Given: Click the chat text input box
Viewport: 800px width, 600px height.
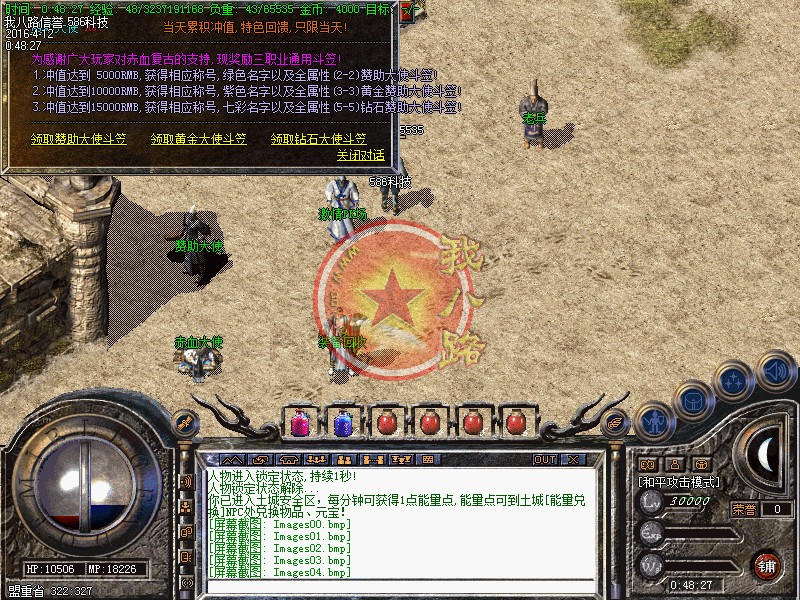Looking at the screenshot, I should (x=400, y=583).
